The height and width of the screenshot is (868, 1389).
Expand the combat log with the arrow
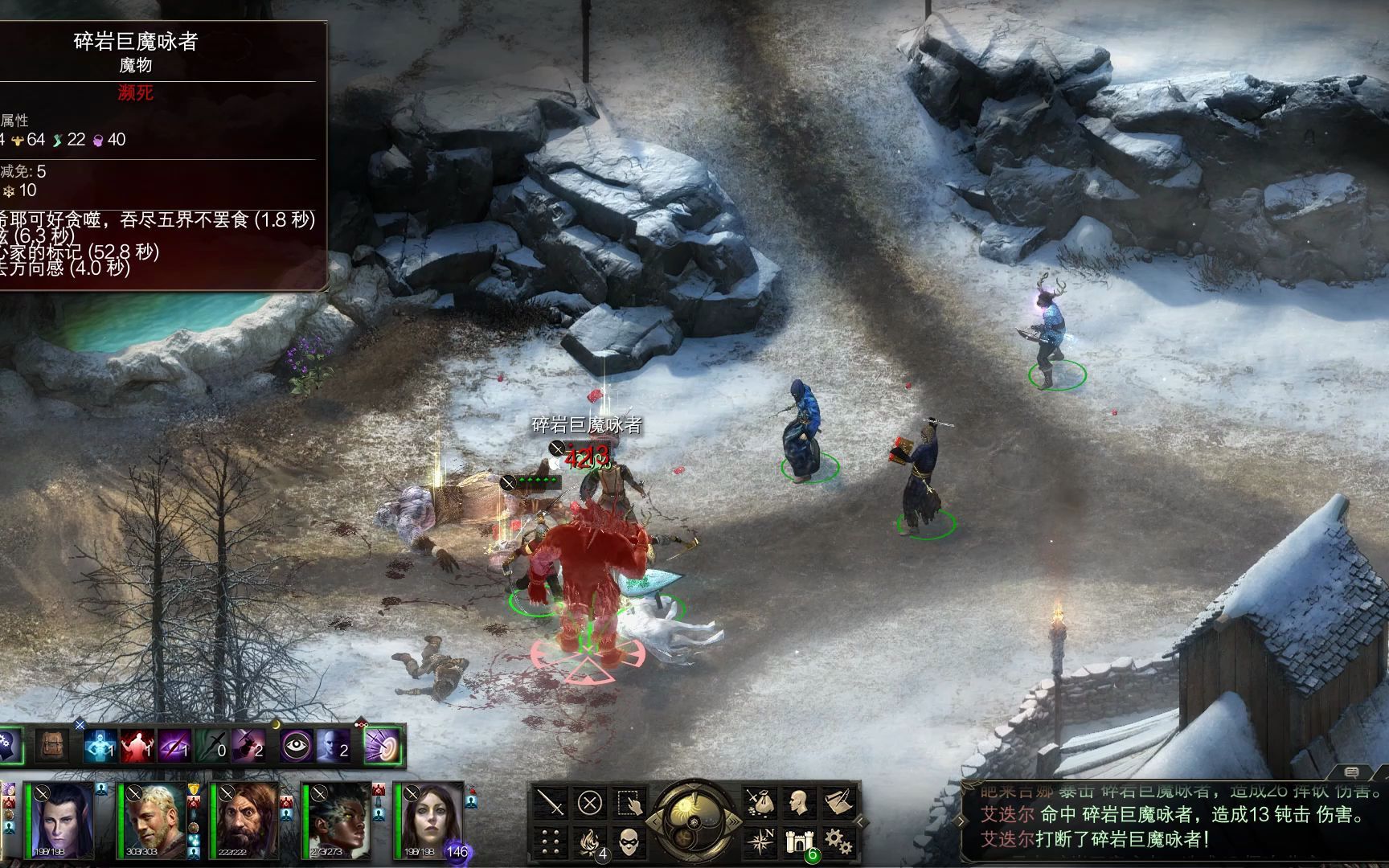click(x=861, y=821)
